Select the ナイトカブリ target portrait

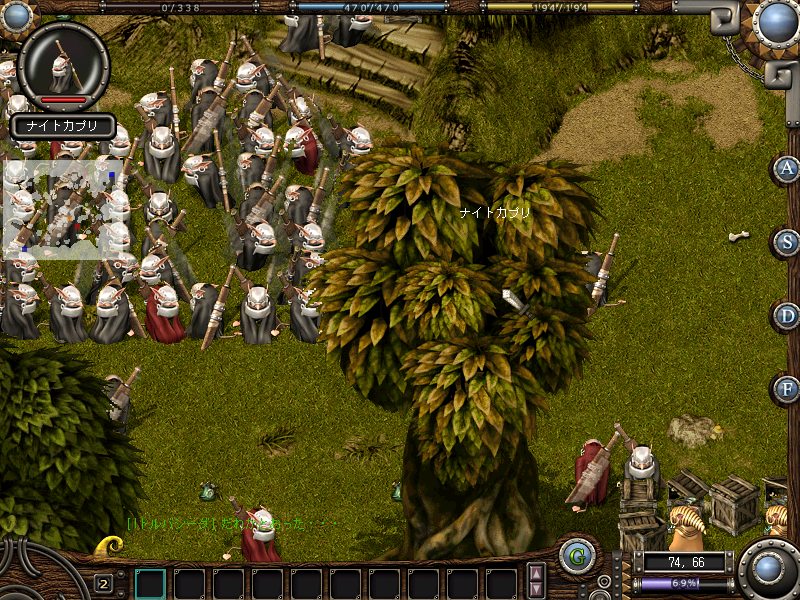tap(63, 66)
